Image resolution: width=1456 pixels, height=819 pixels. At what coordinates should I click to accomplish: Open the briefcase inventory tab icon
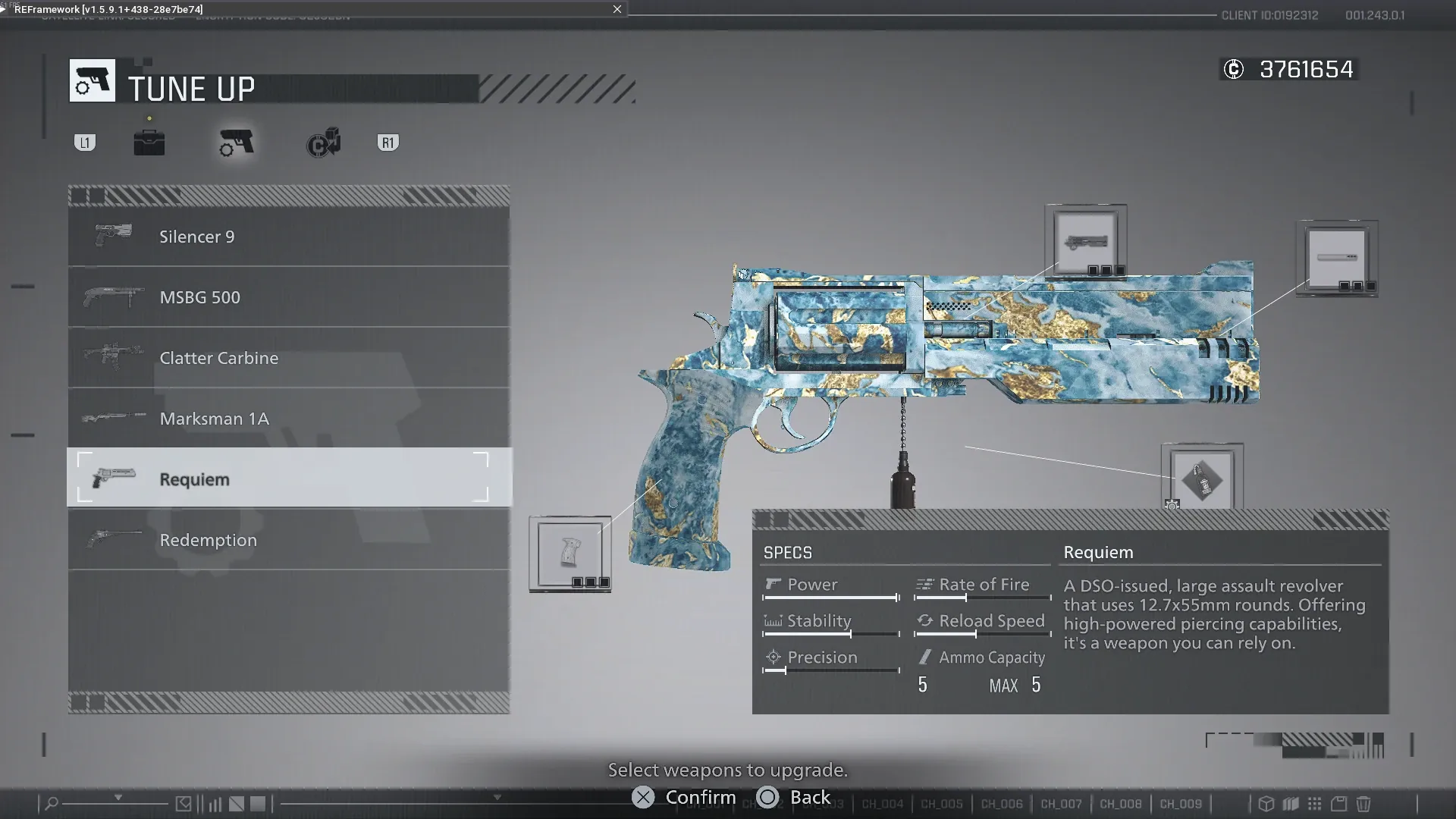coord(149,141)
